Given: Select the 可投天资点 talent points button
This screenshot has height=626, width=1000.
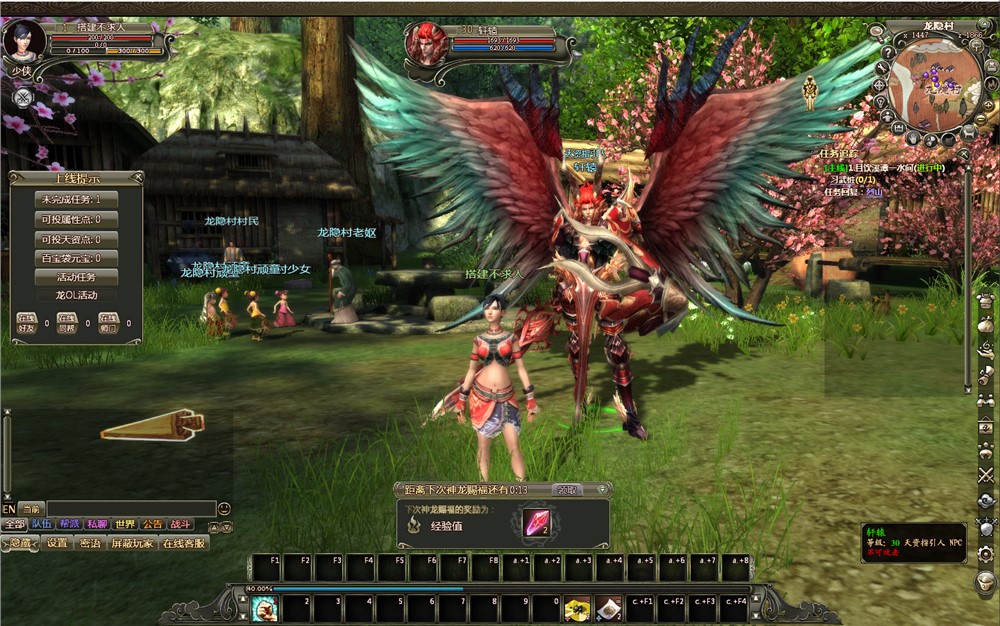Looking at the screenshot, I should pos(76,239).
